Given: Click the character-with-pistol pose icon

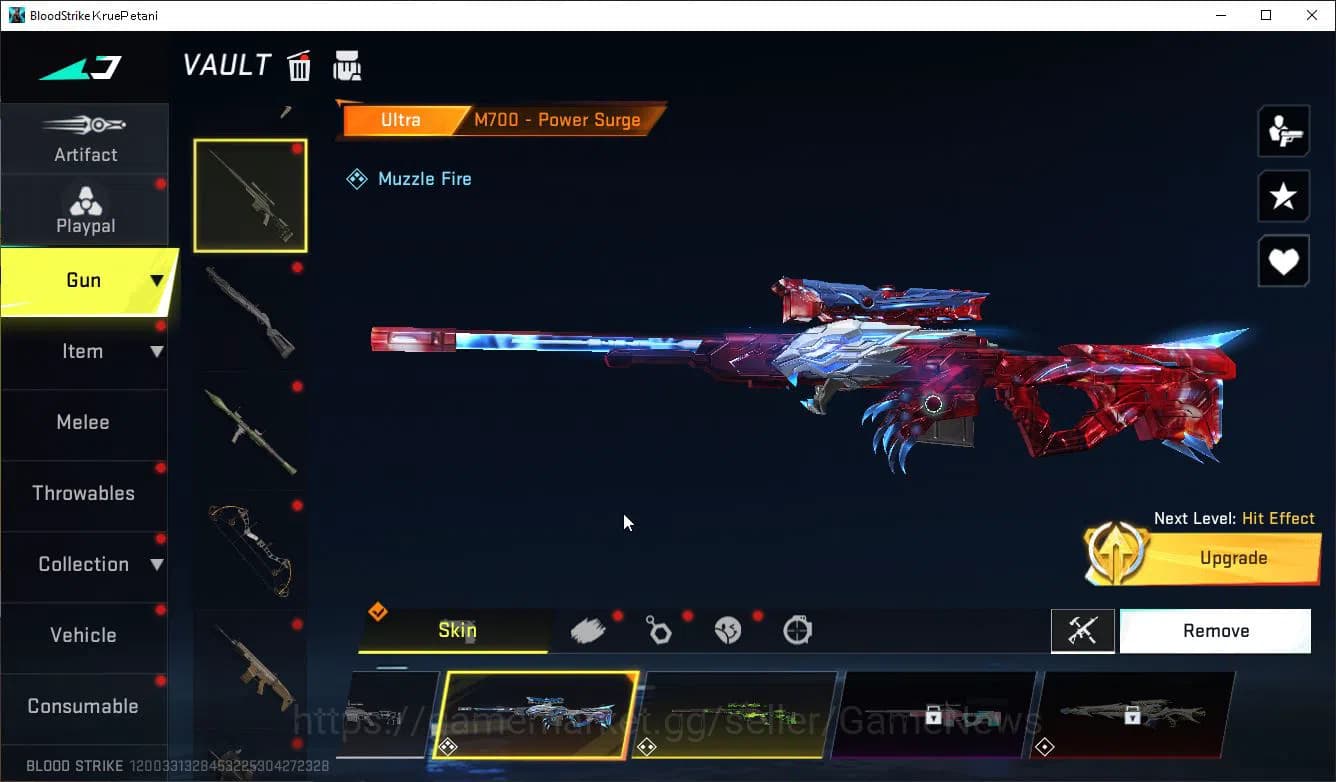Looking at the screenshot, I should click(x=1283, y=131).
